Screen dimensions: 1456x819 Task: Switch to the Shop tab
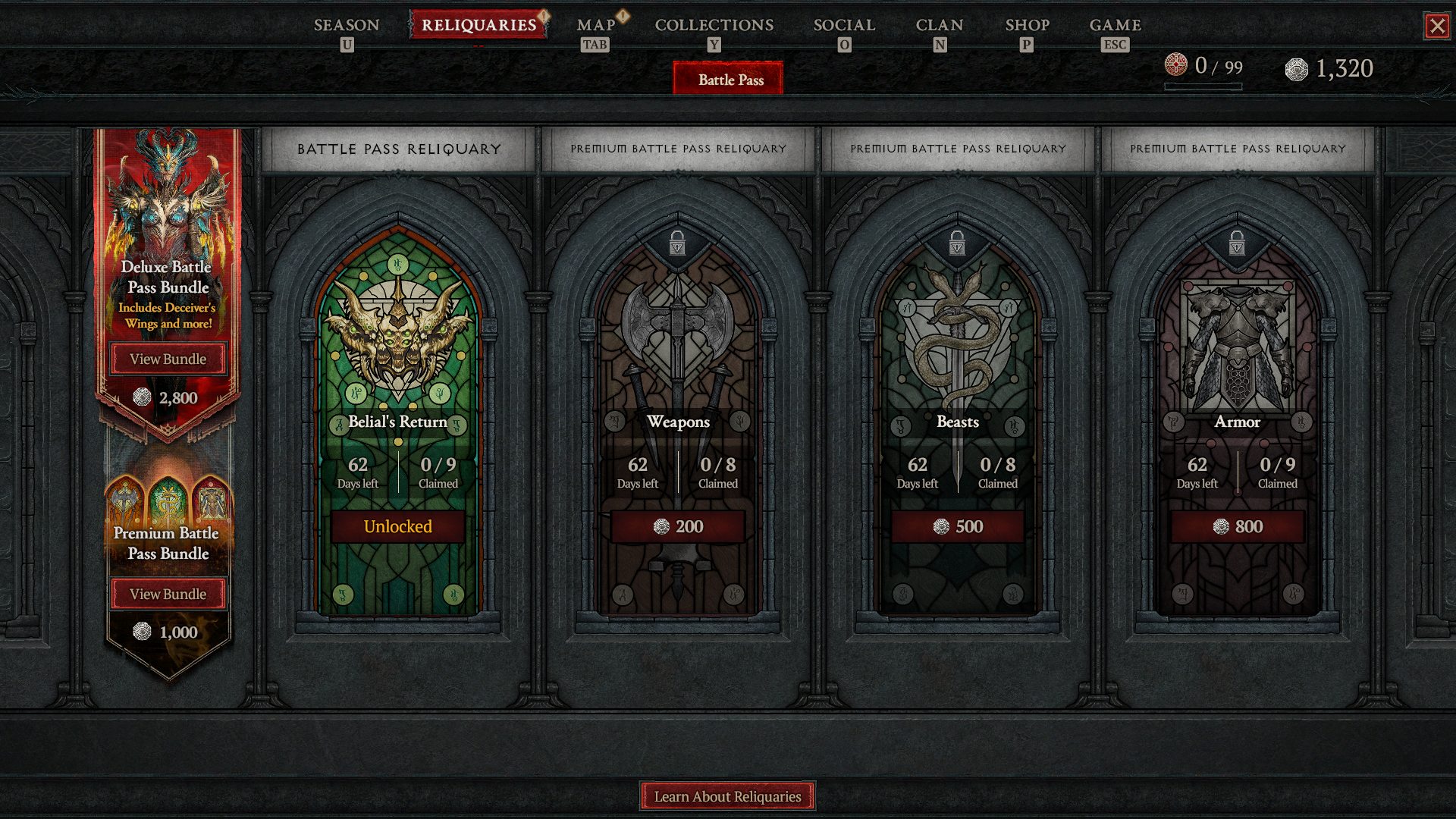click(x=1028, y=25)
